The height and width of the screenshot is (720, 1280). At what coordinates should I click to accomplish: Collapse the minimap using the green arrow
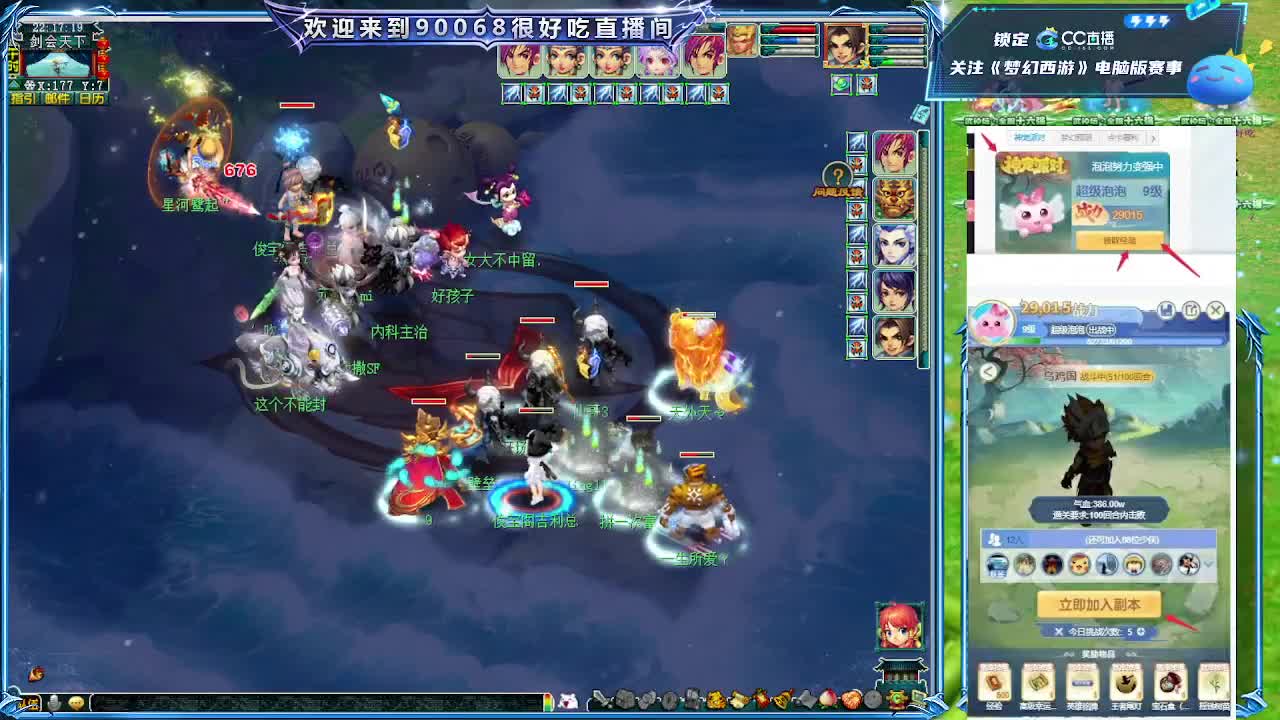(x=14, y=85)
